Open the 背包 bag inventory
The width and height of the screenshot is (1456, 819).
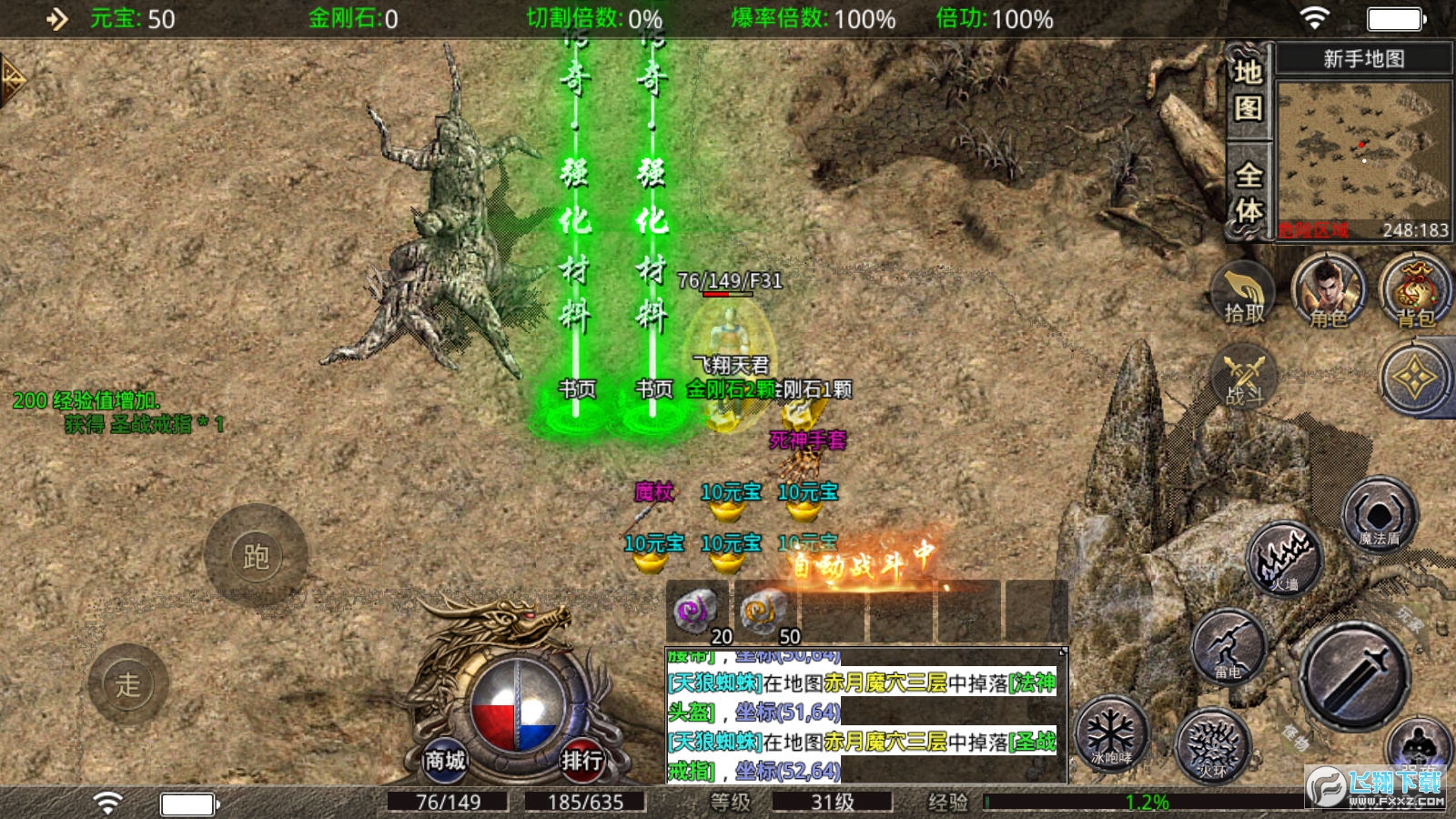click(x=1415, y=293)
